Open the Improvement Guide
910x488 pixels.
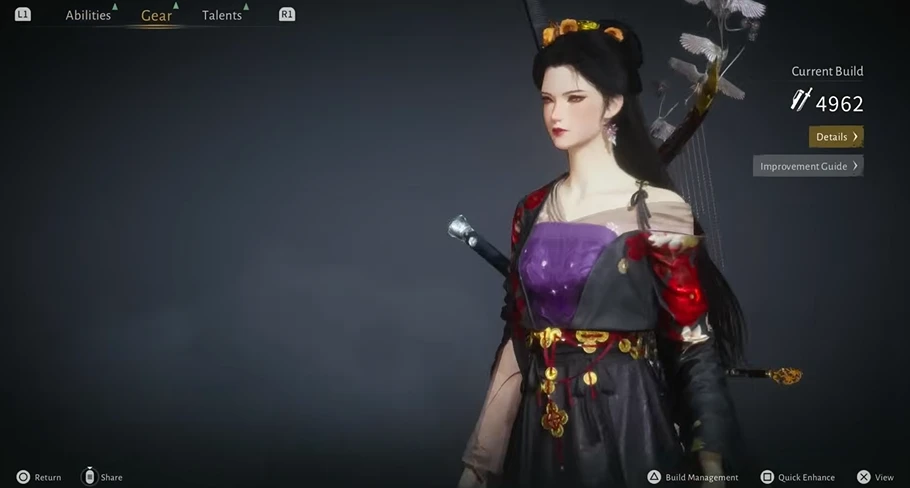pyautogui.click(x=808, y=166)
